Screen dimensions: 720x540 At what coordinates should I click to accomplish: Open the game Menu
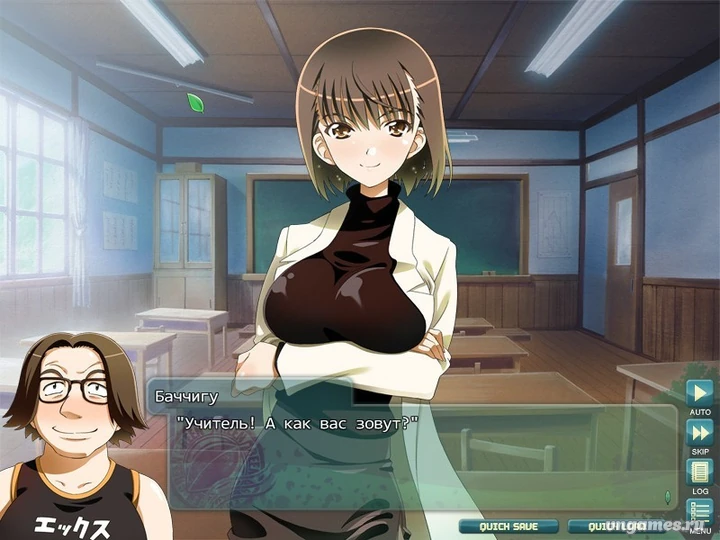point(699,513)
